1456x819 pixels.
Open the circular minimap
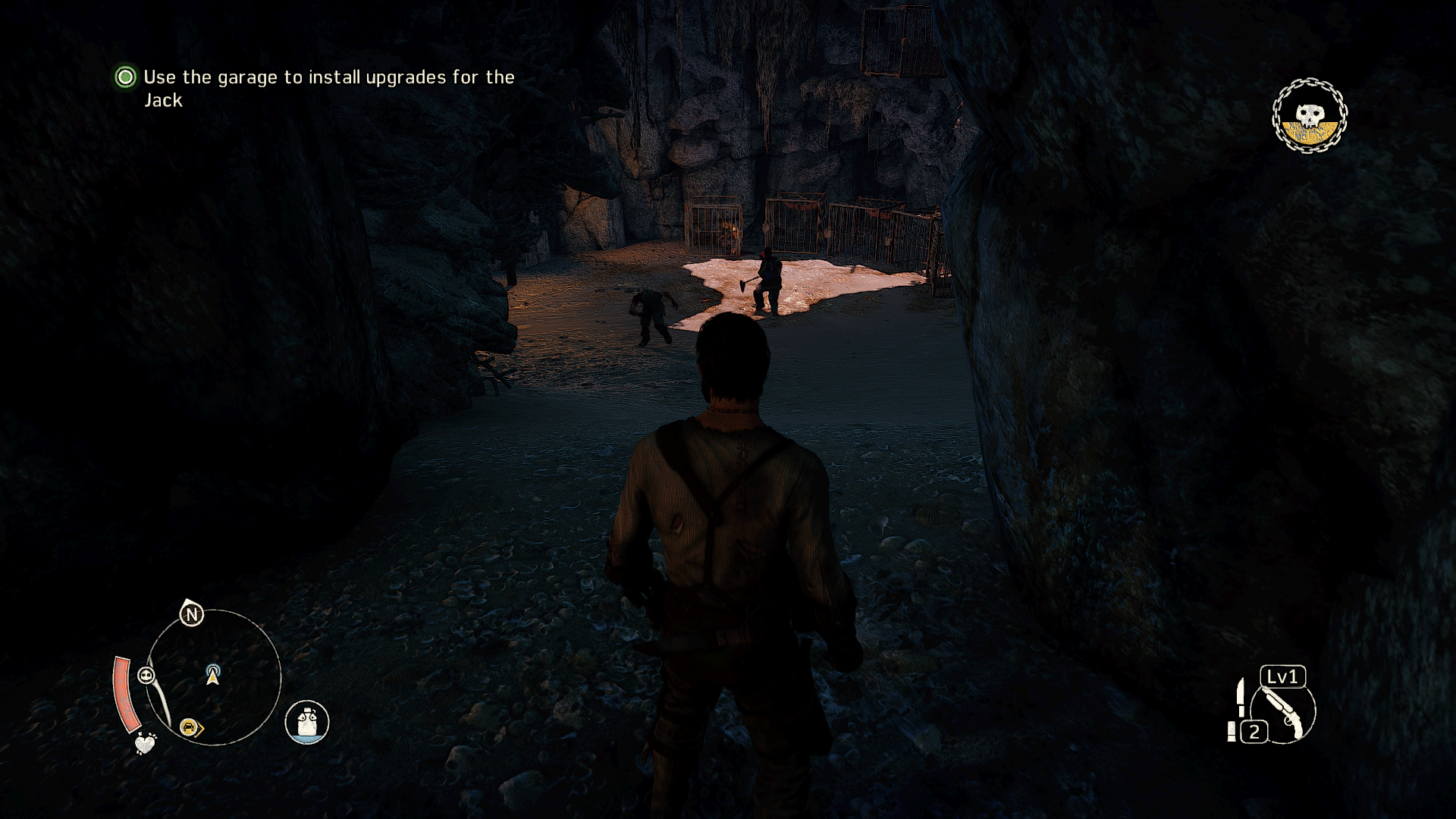click(x=213, y=677)
